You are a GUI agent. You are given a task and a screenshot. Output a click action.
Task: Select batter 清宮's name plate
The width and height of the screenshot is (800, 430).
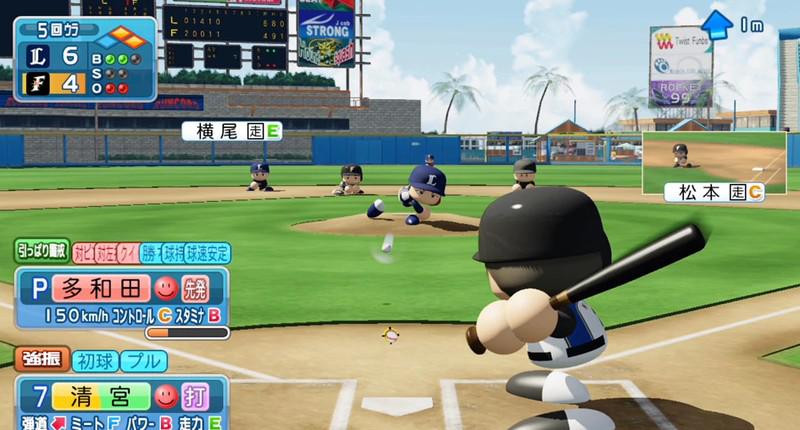click(x=100, y=395)
